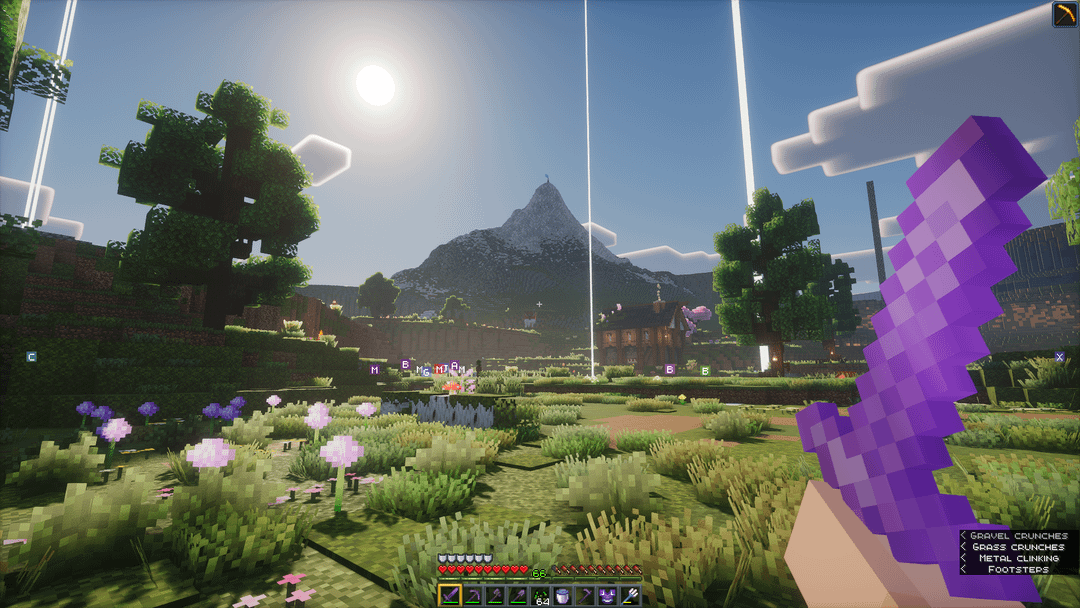The height and width of the screenshot is (608, 1080).
Task: Select the trident in the hotbar
Action: coord(630,596)
